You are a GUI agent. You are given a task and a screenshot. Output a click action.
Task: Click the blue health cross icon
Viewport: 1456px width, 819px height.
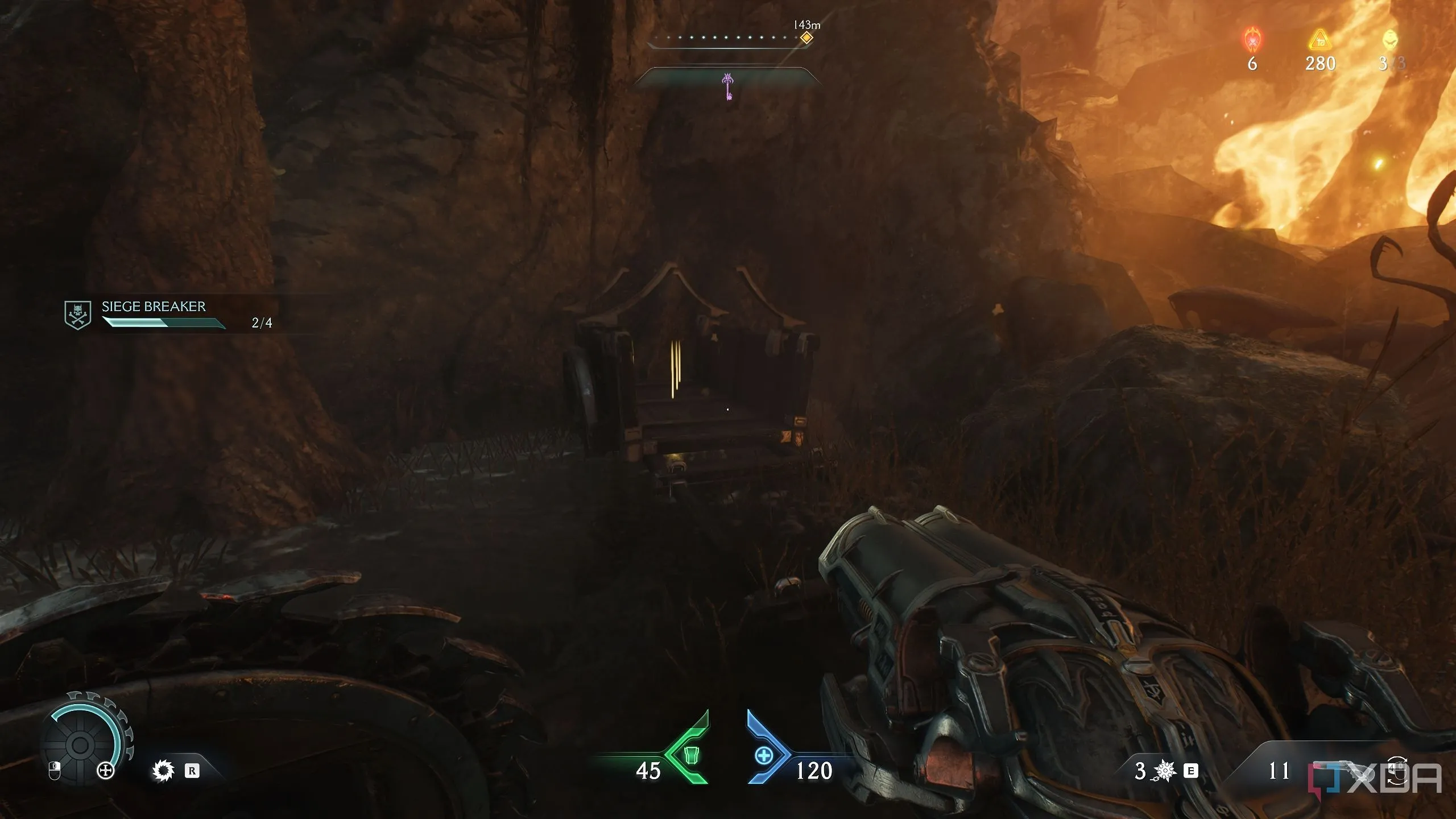[x=764, y=756]
